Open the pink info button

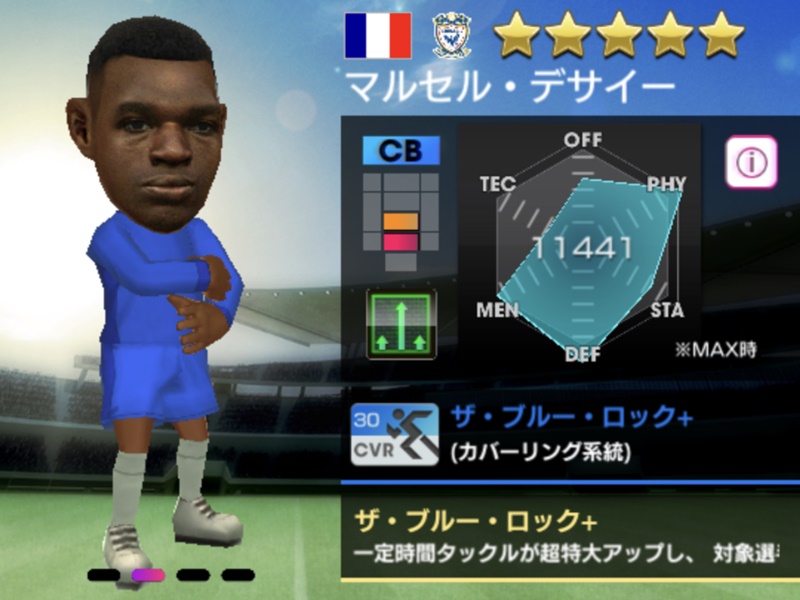point(751,160)
